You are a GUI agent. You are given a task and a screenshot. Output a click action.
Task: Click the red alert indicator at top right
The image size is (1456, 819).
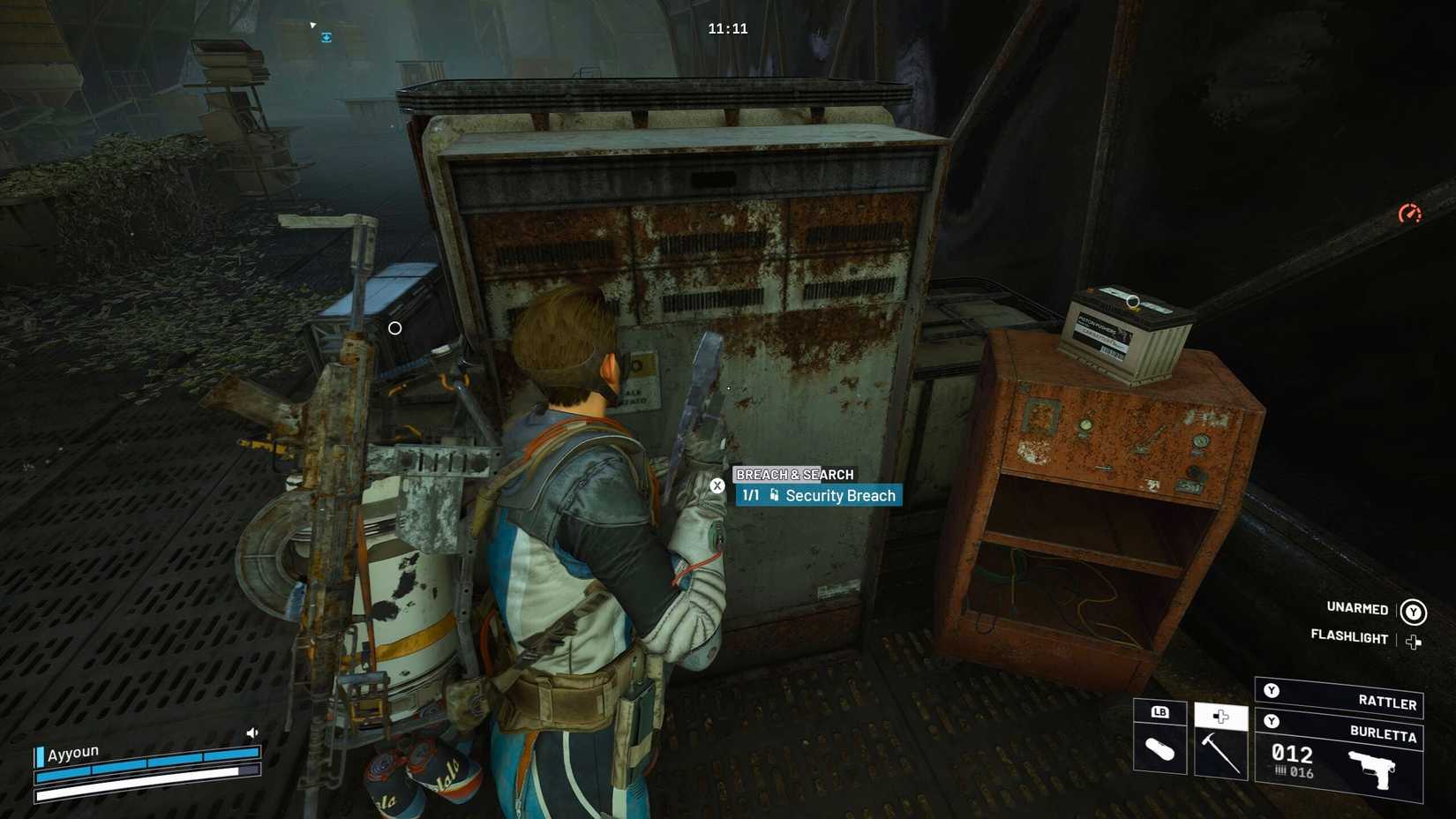[1413, 212]
